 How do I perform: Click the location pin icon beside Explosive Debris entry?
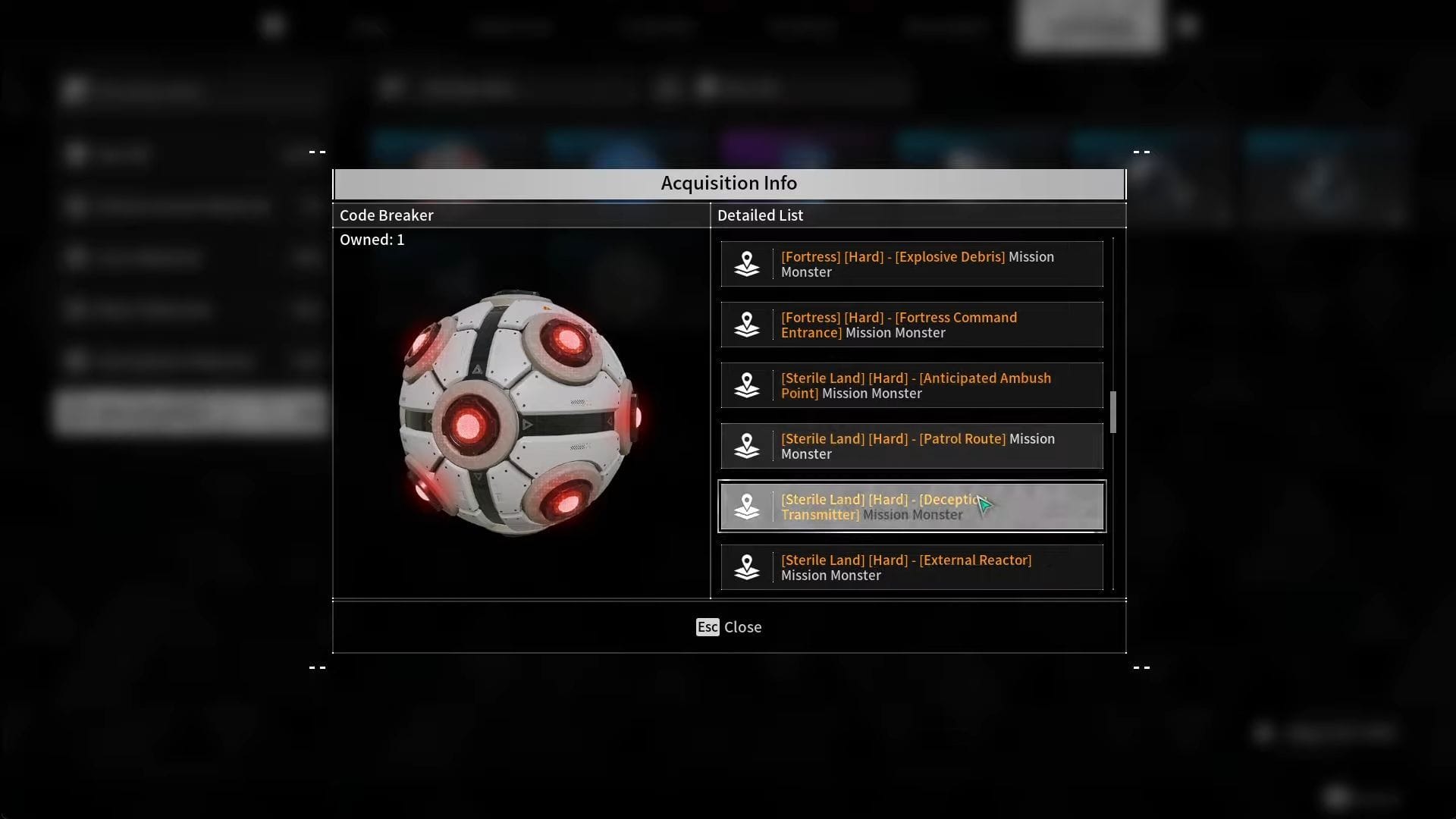748,264
